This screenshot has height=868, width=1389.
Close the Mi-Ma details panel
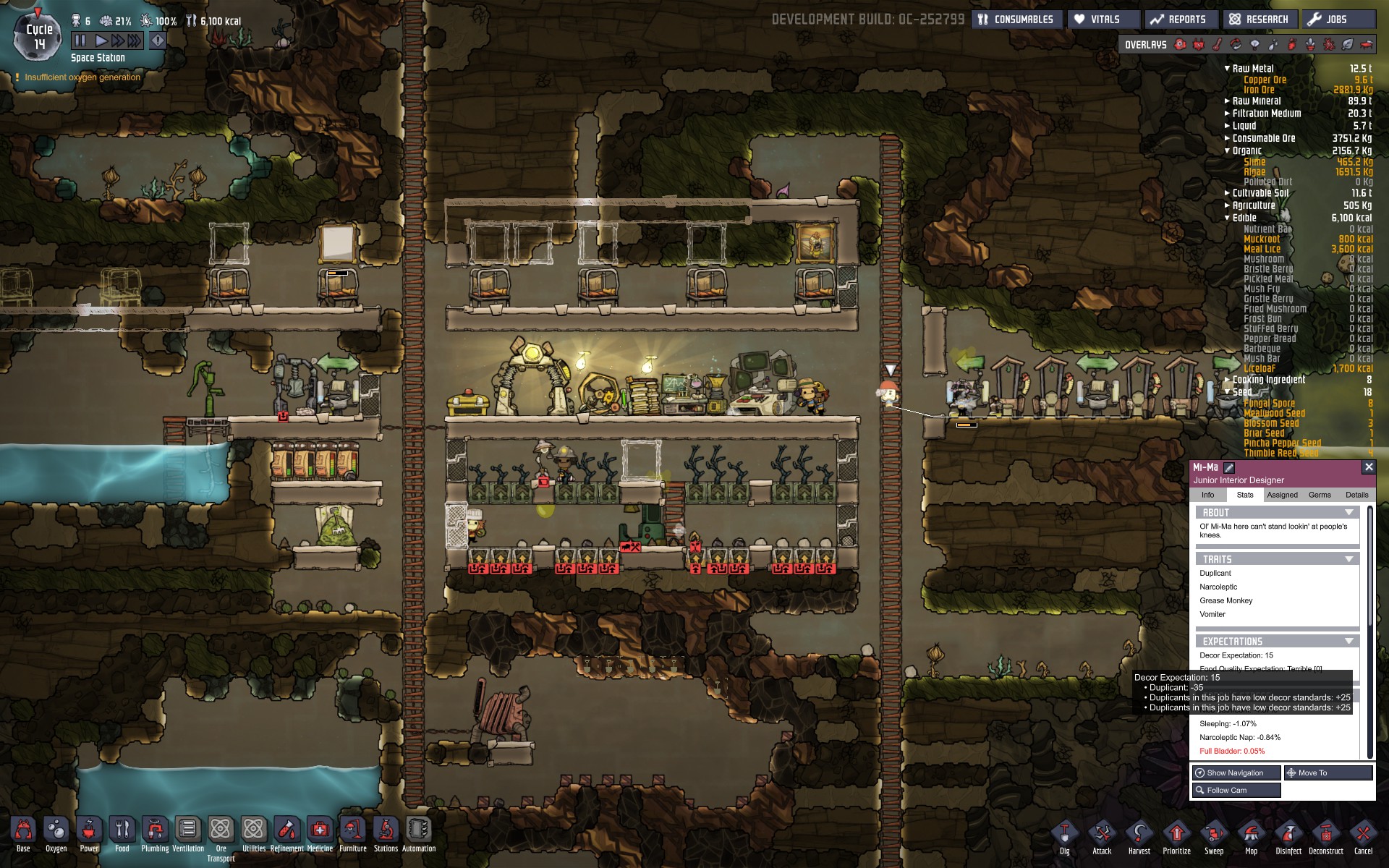(x=1368, y=467)
